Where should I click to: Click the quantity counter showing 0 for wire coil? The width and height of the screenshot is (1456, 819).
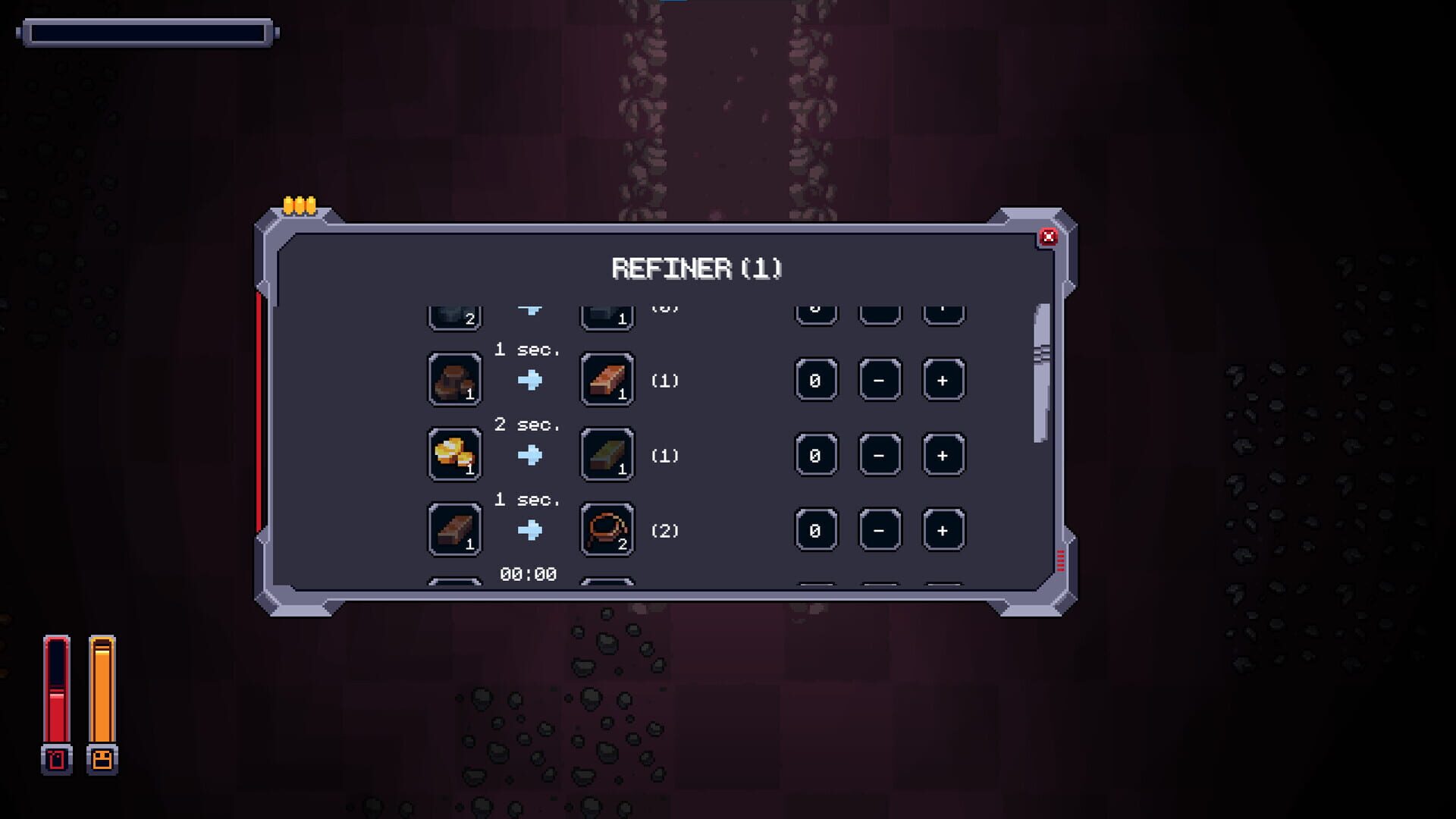(816, 529)
